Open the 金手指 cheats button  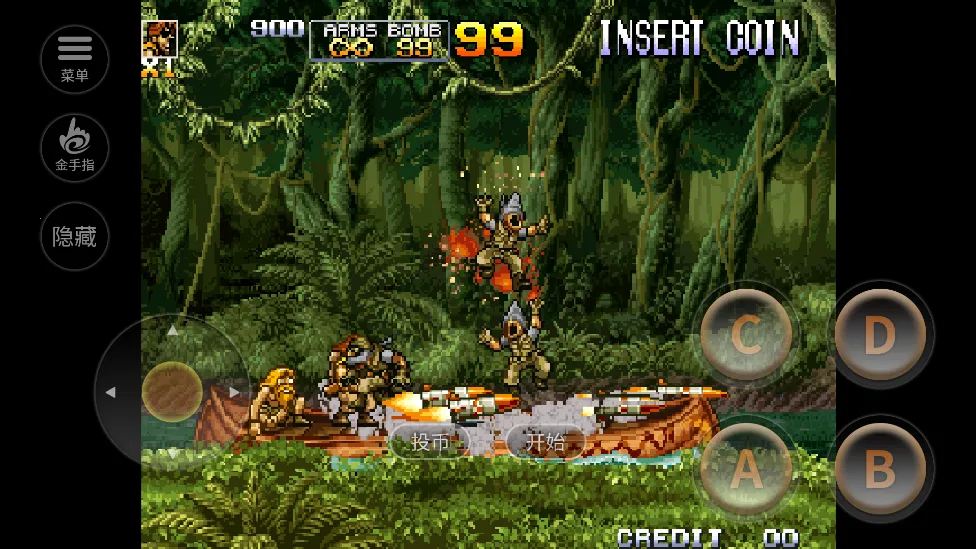pos(74,148)
